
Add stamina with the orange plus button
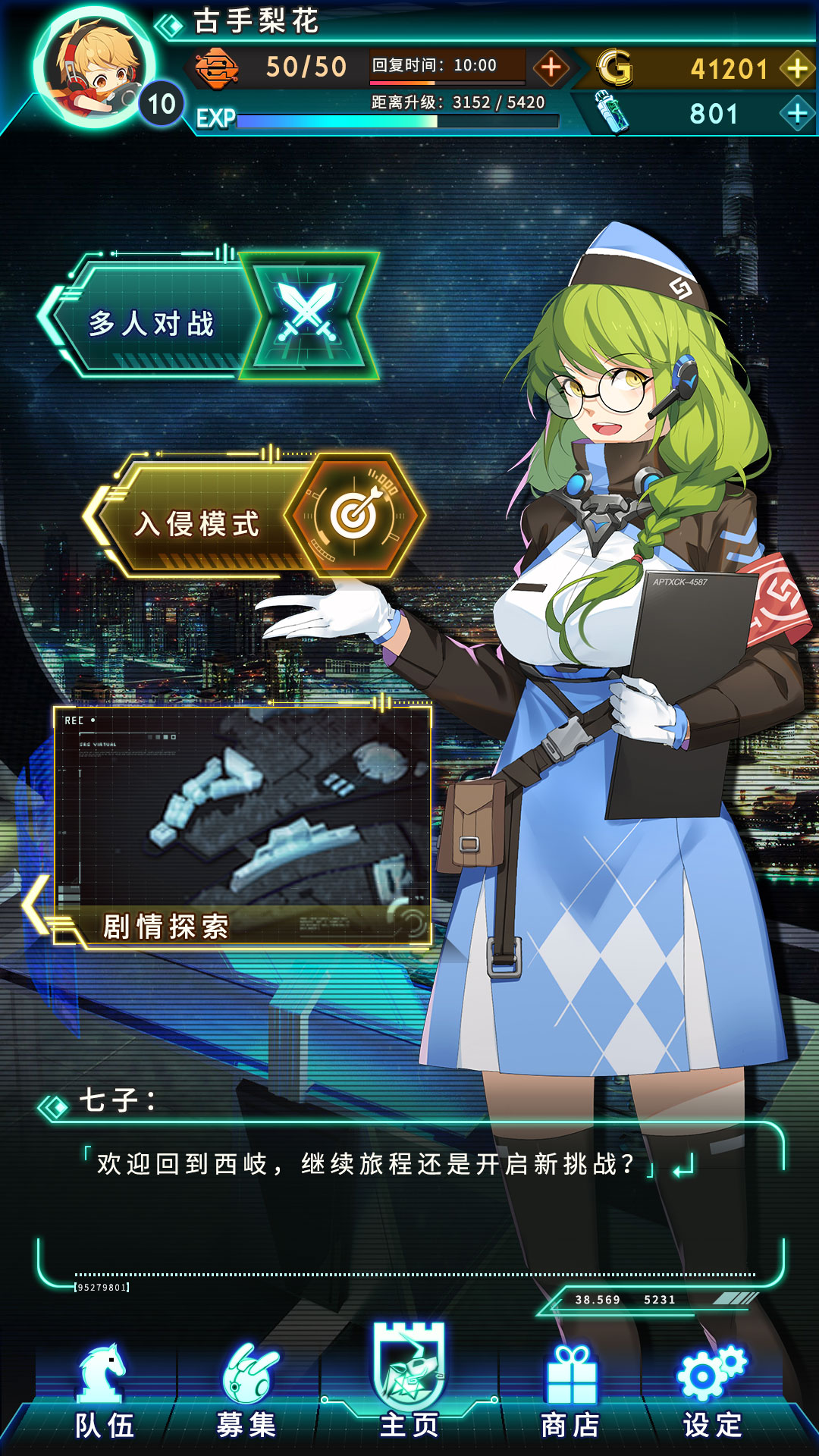click(x=551, y=67)
